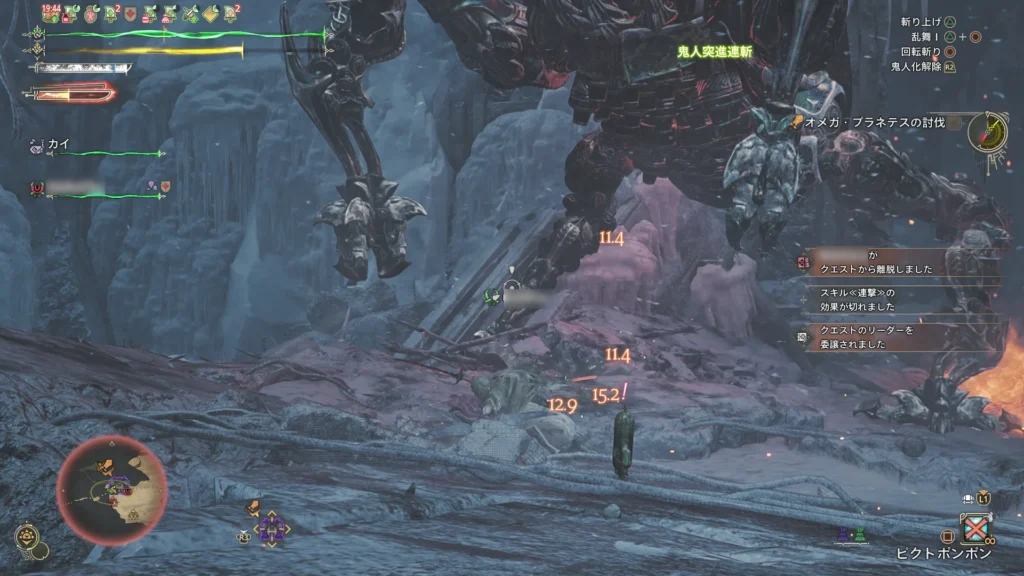1024x576 pixels.
Task: Click the orange diamond buff icon
Action: pos(211,14)
